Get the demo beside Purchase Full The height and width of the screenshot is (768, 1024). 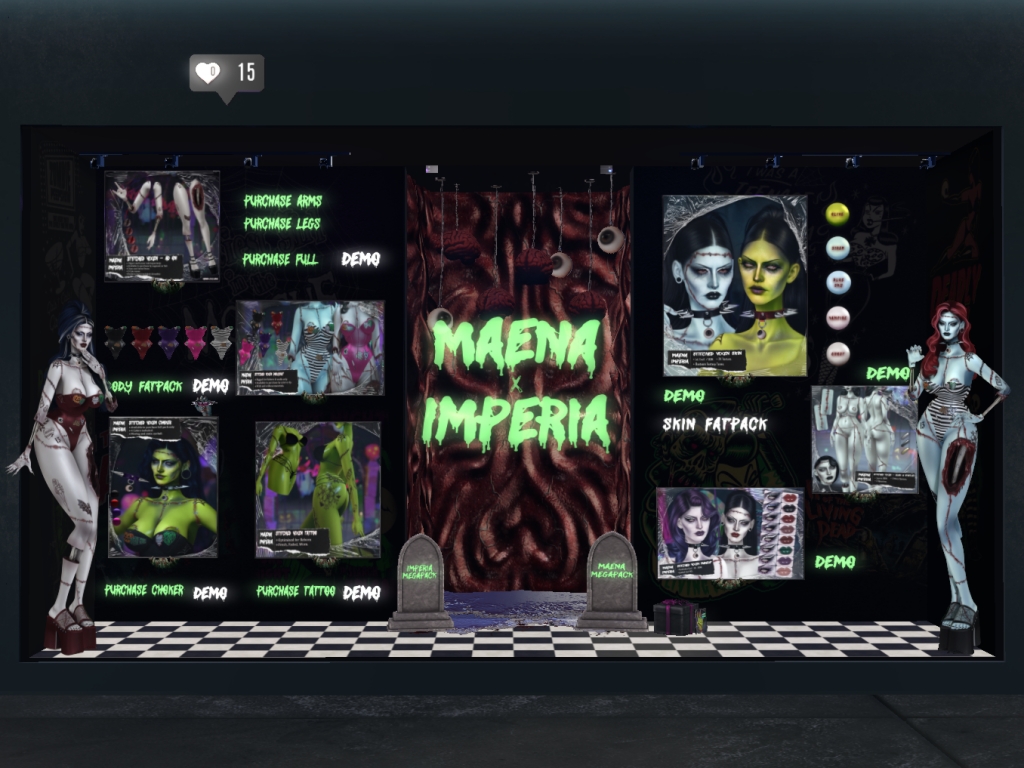point(361,259)
